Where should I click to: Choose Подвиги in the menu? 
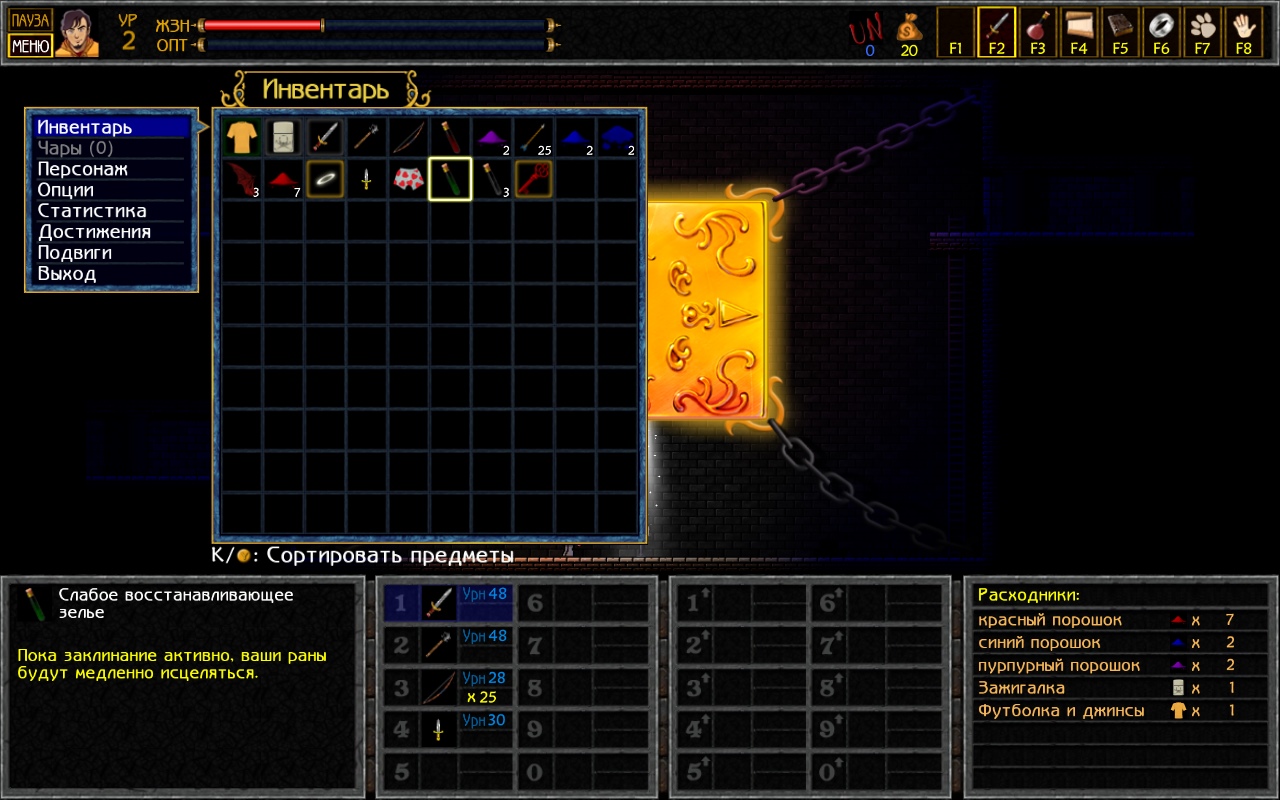[75, 253]
